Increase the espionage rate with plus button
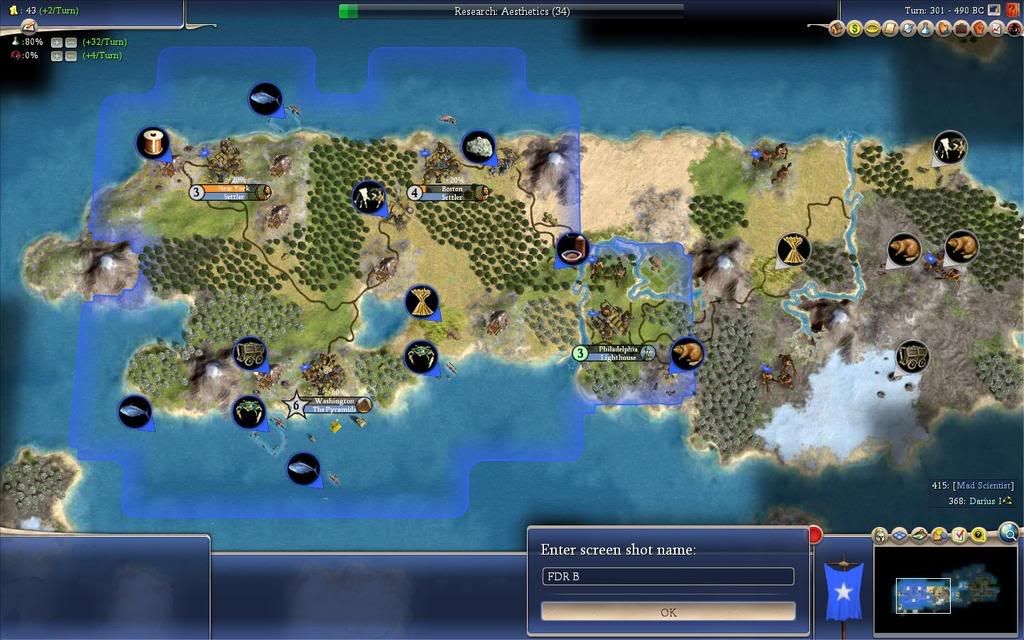The image size is (1024, 640). [x=57, y=56]
